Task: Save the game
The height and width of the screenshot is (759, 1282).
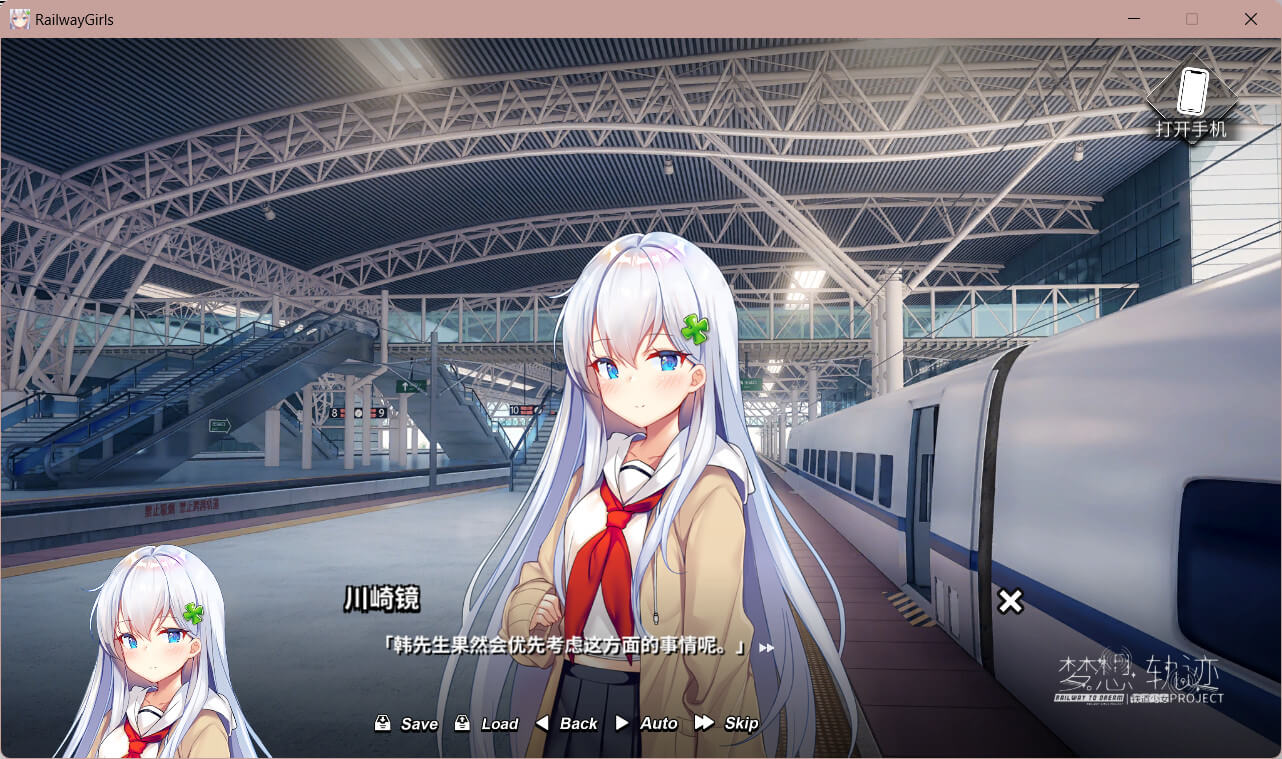Action: (x=407, y=723)
